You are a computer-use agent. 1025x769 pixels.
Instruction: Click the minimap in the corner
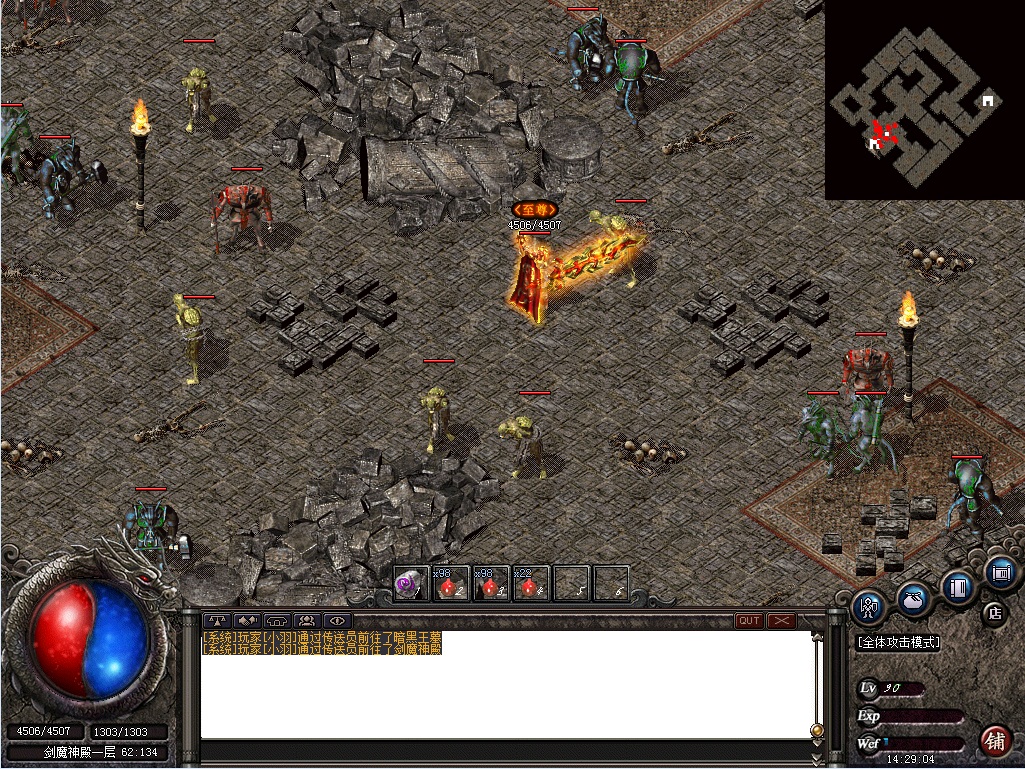pyautogui.click(x=924, y=100)
